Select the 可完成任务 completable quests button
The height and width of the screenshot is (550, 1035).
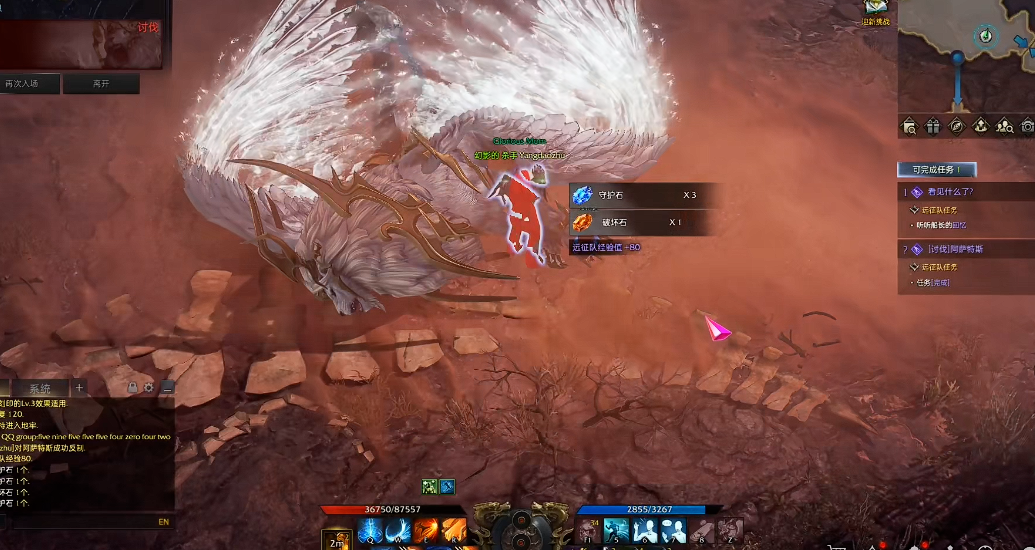[936, 170]
